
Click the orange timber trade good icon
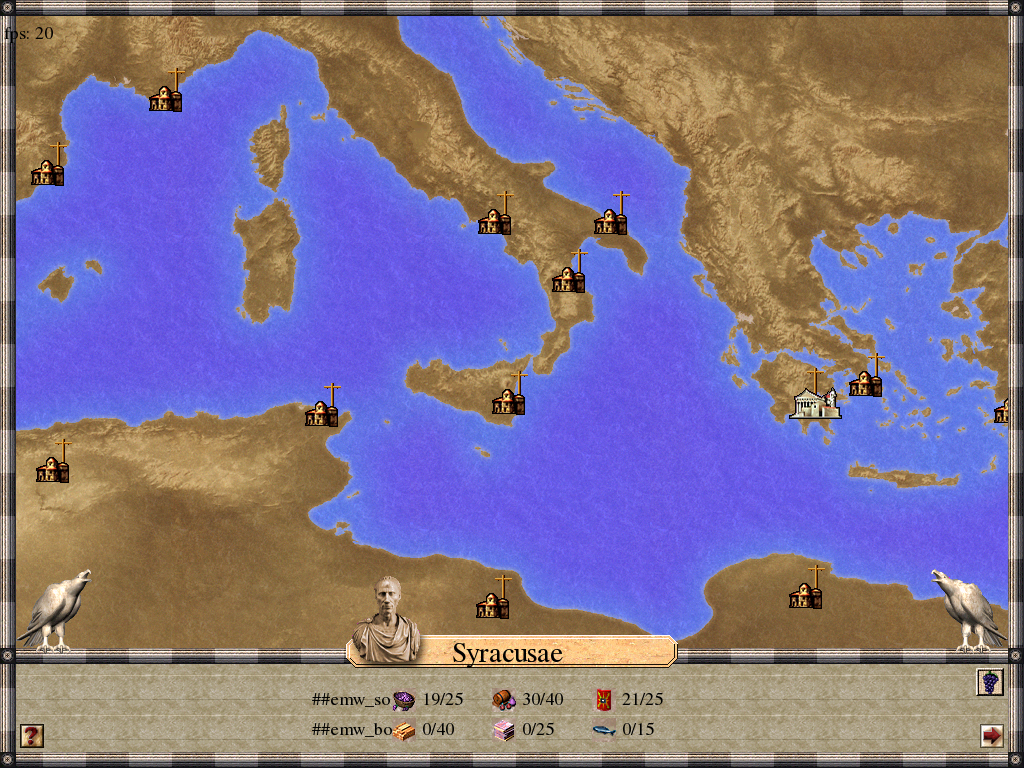tap(404, 730)
